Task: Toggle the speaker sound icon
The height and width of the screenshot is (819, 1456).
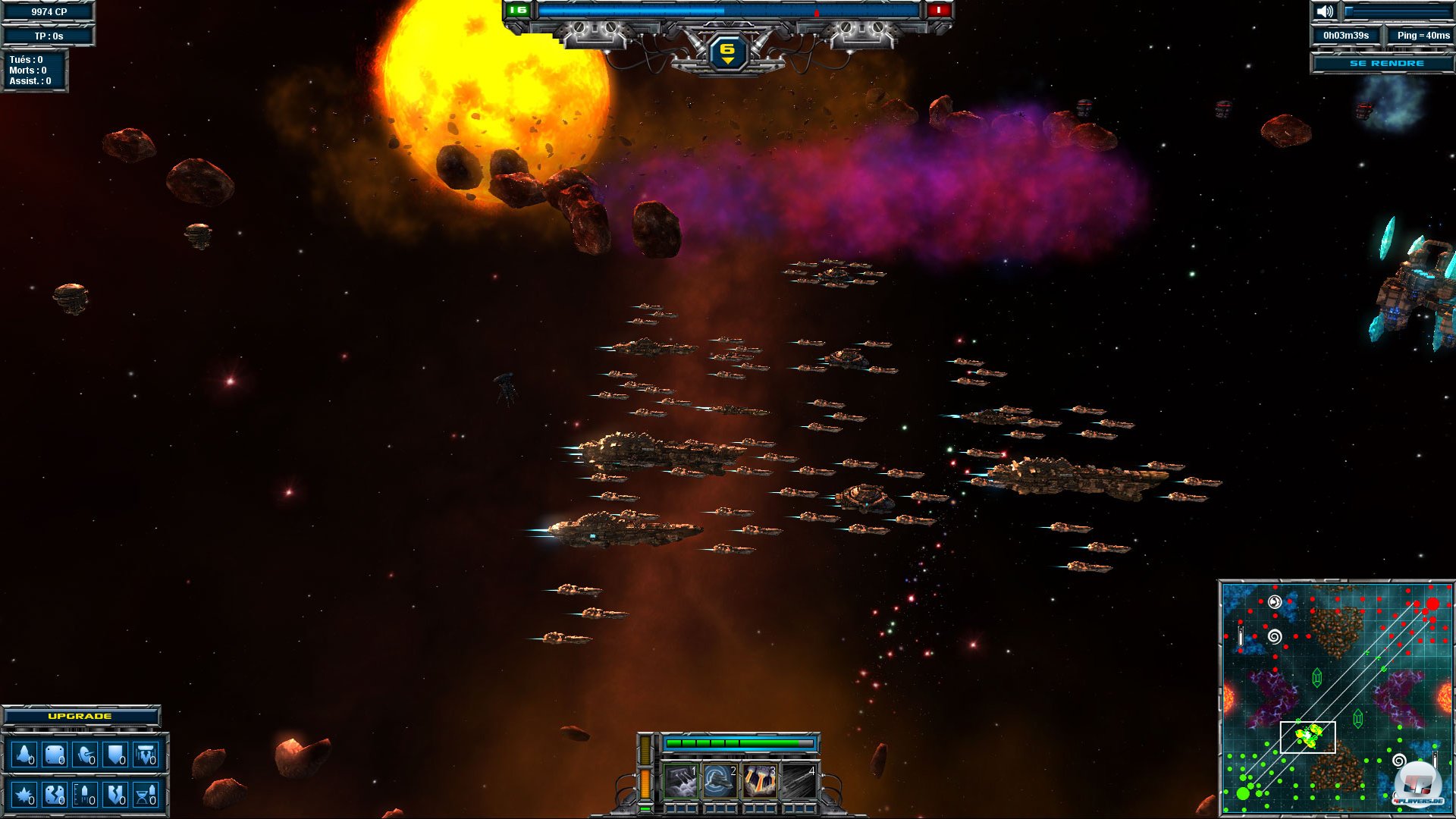Action: pyautogui.click(x=1324, y=11)
